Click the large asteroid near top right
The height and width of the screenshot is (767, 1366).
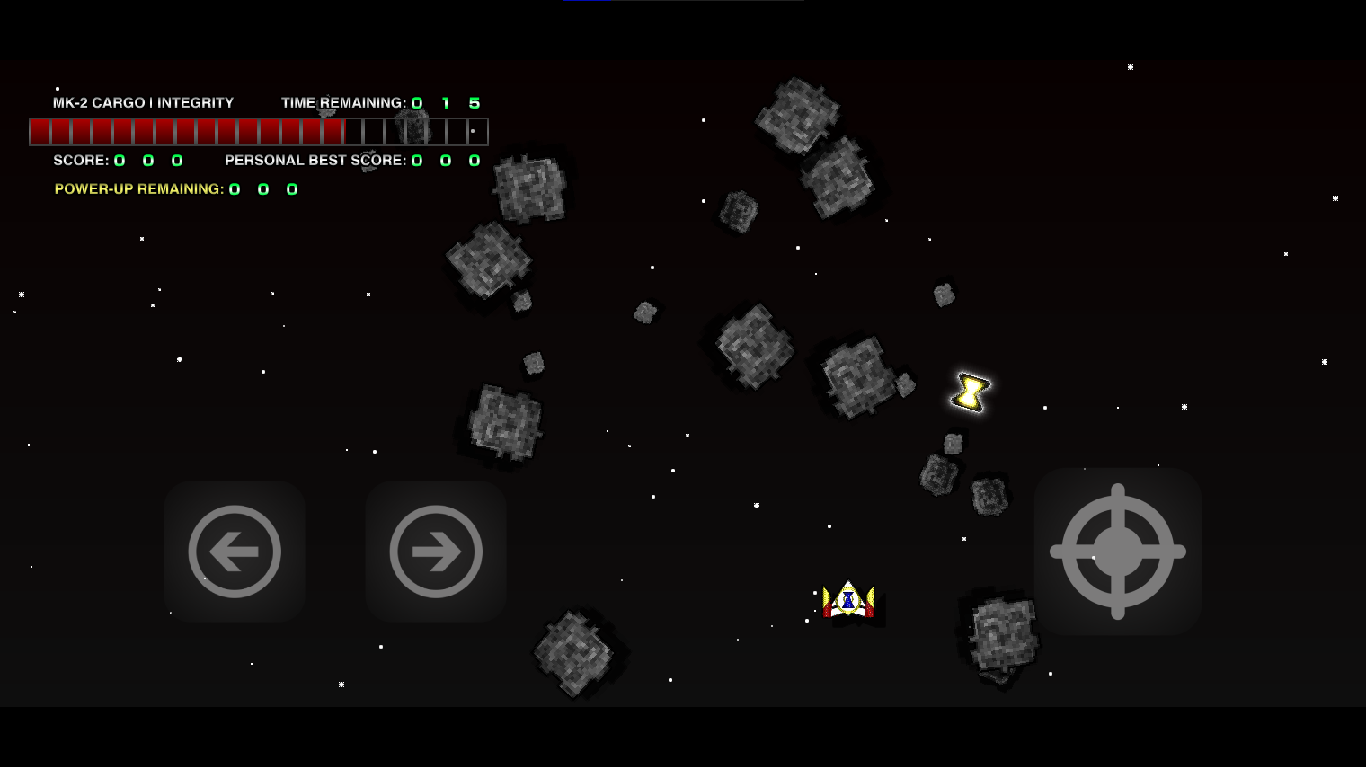(x=798, y=115)
